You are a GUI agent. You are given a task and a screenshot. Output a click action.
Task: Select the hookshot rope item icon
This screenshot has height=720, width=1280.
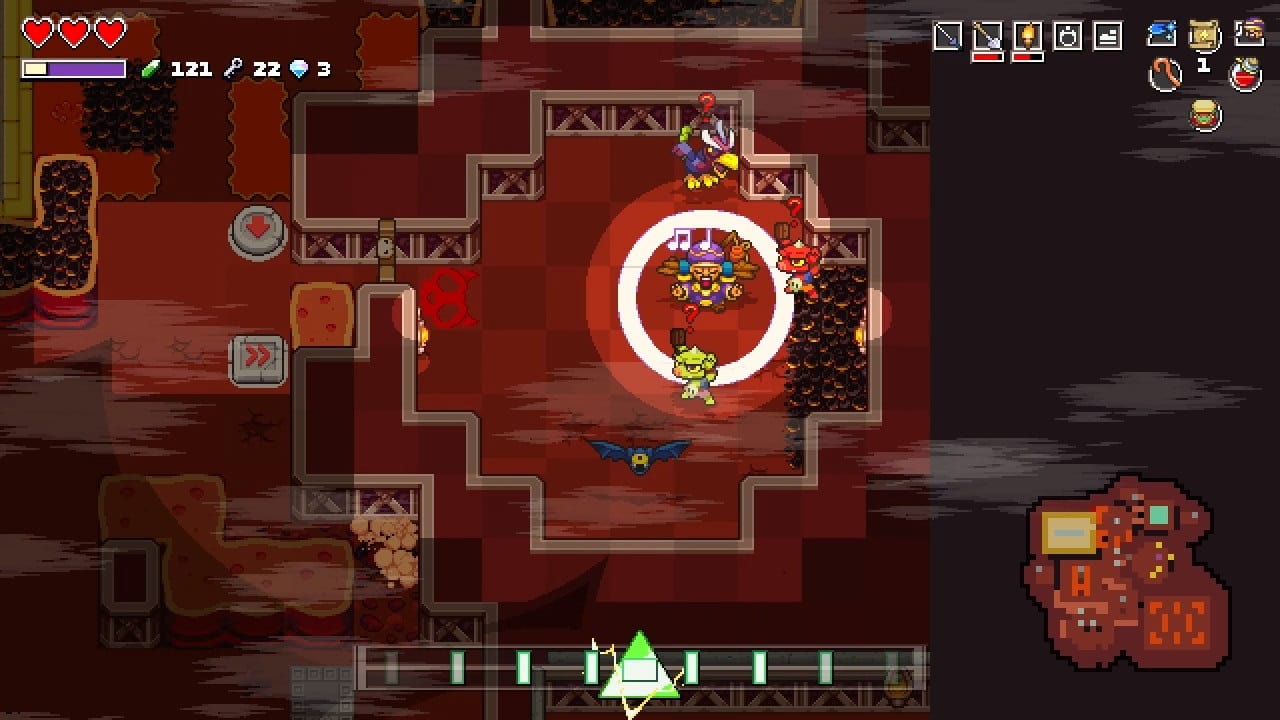click(1165, 74)
